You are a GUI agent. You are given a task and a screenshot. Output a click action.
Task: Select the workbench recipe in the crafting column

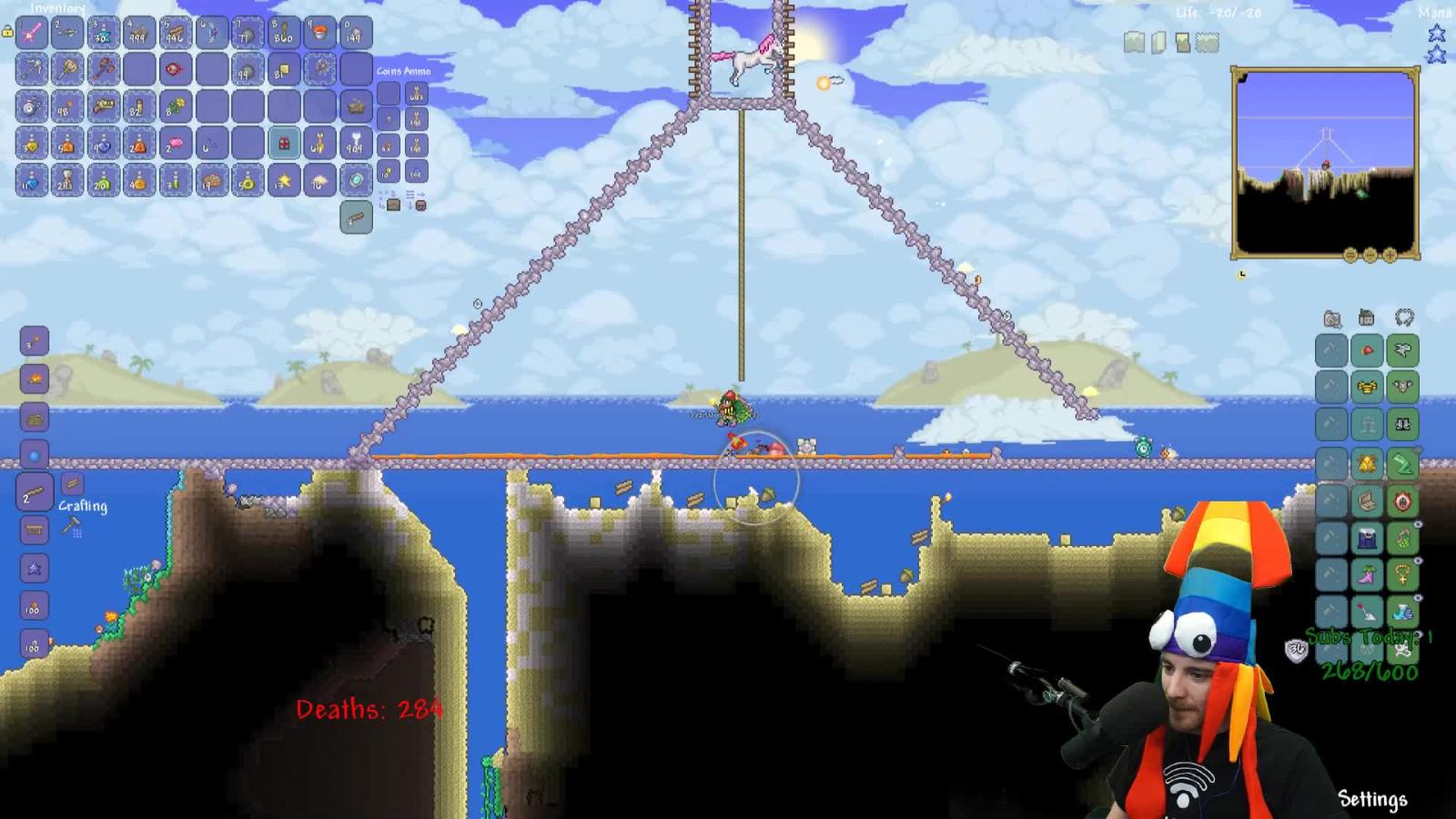point(33,530)
